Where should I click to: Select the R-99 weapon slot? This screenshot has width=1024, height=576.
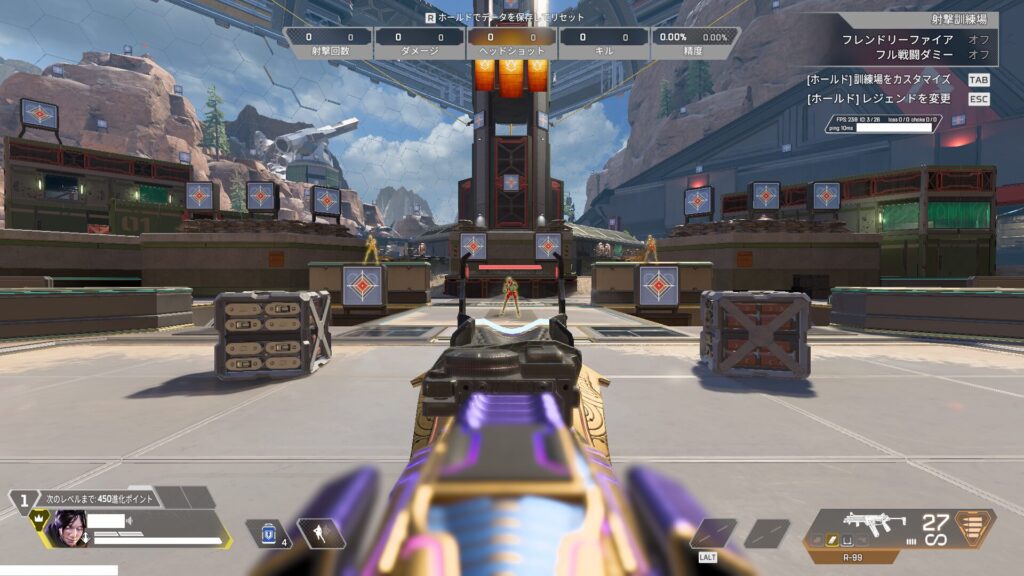(x=874, y=522)
